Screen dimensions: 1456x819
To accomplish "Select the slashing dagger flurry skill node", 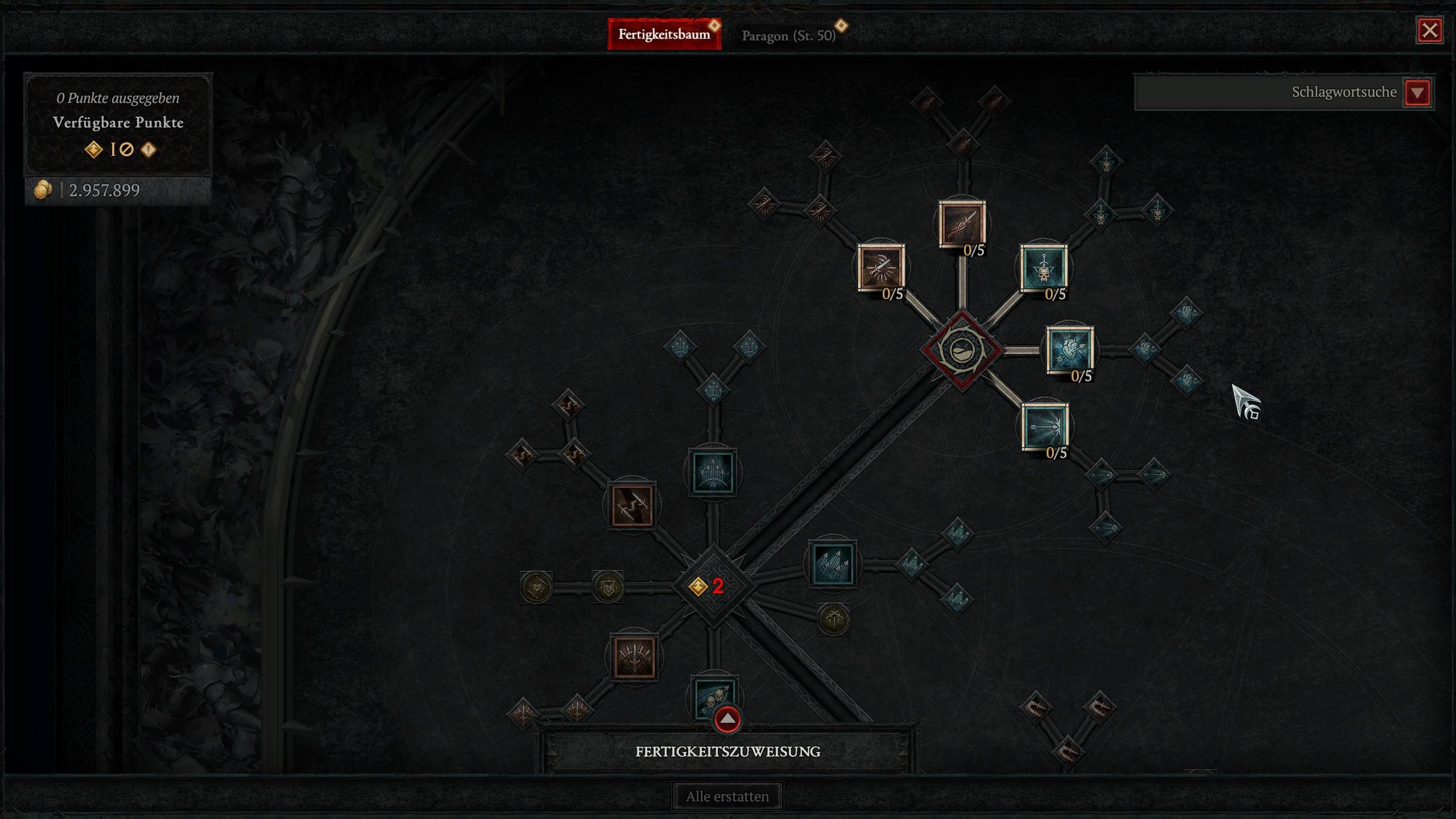I will (881, 268).
